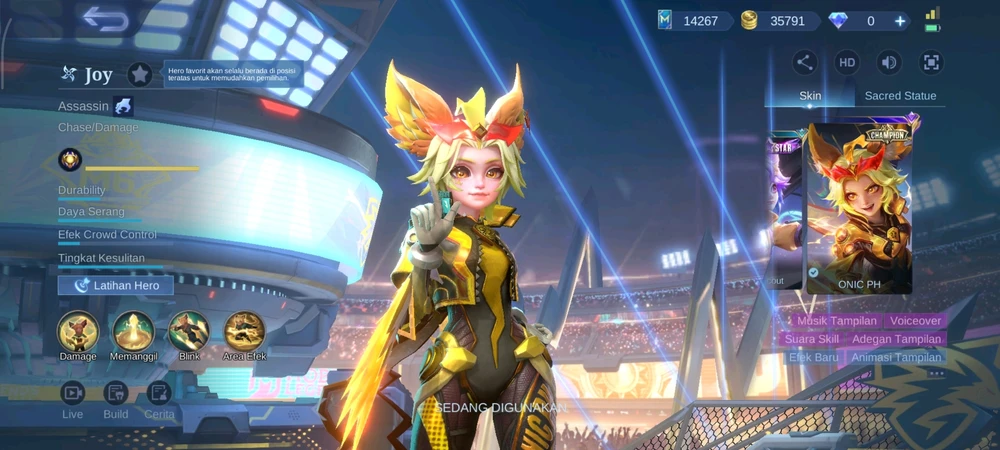Select the Damage skill icon
Screen dimensions: 1000x450
point(78,331)
